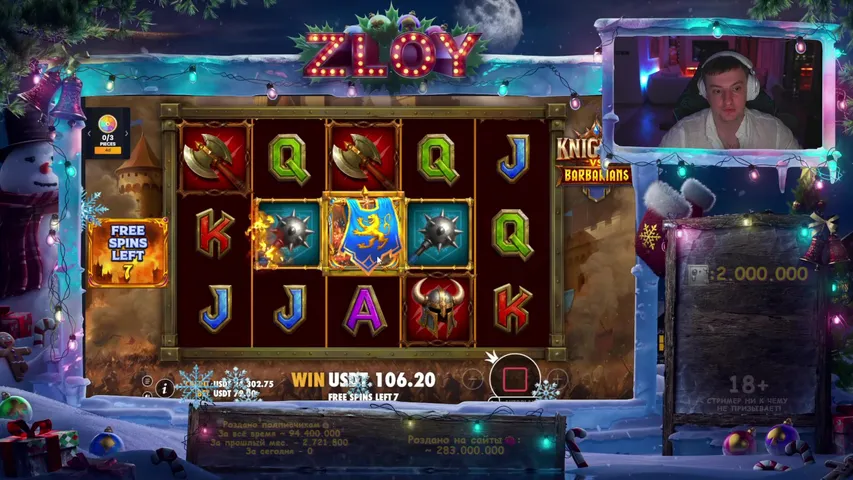
Task: Increase the bet with the plus button
Action: point(558,379)
